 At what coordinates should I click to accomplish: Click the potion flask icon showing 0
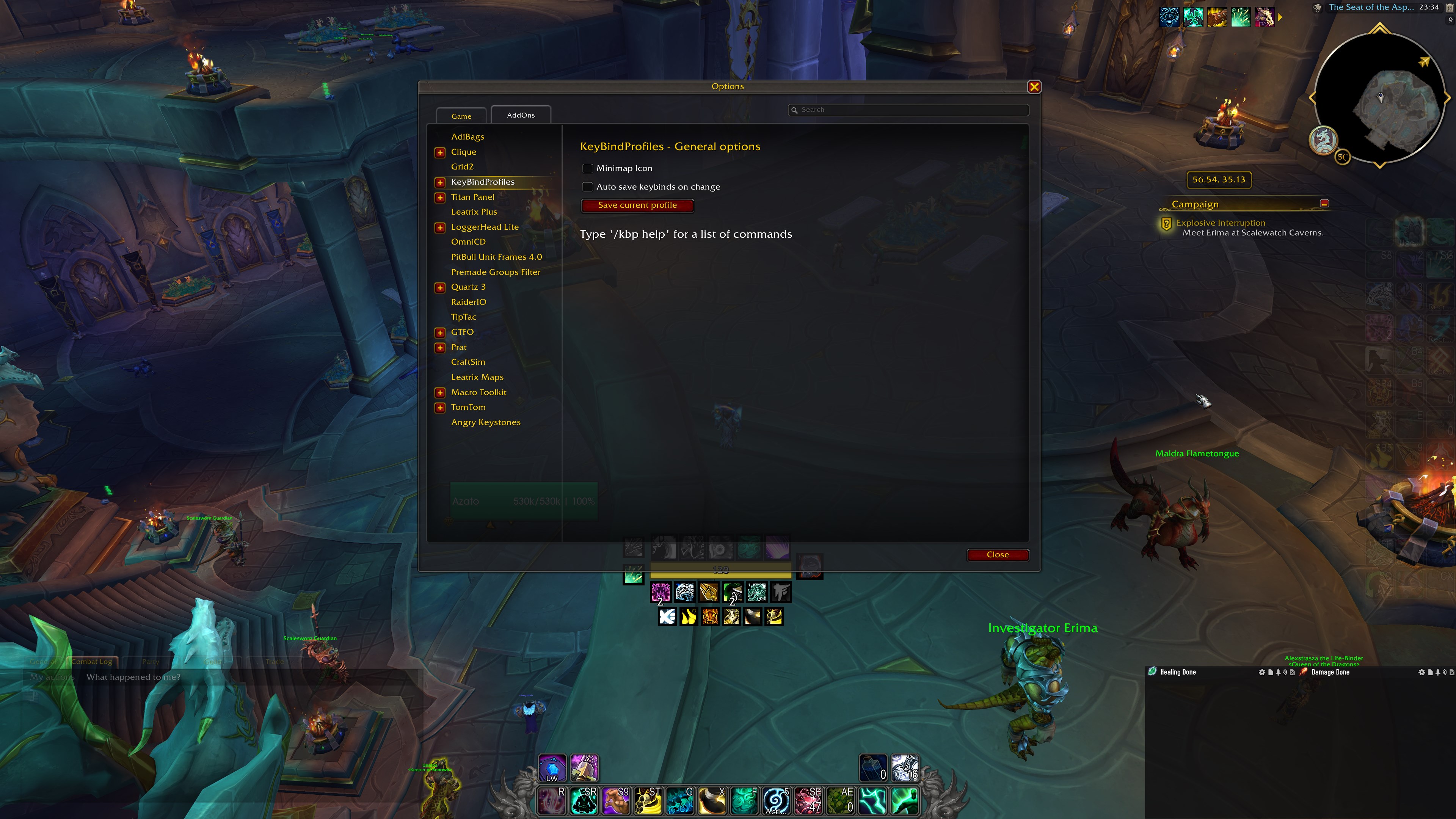click(x=874, y=767)
